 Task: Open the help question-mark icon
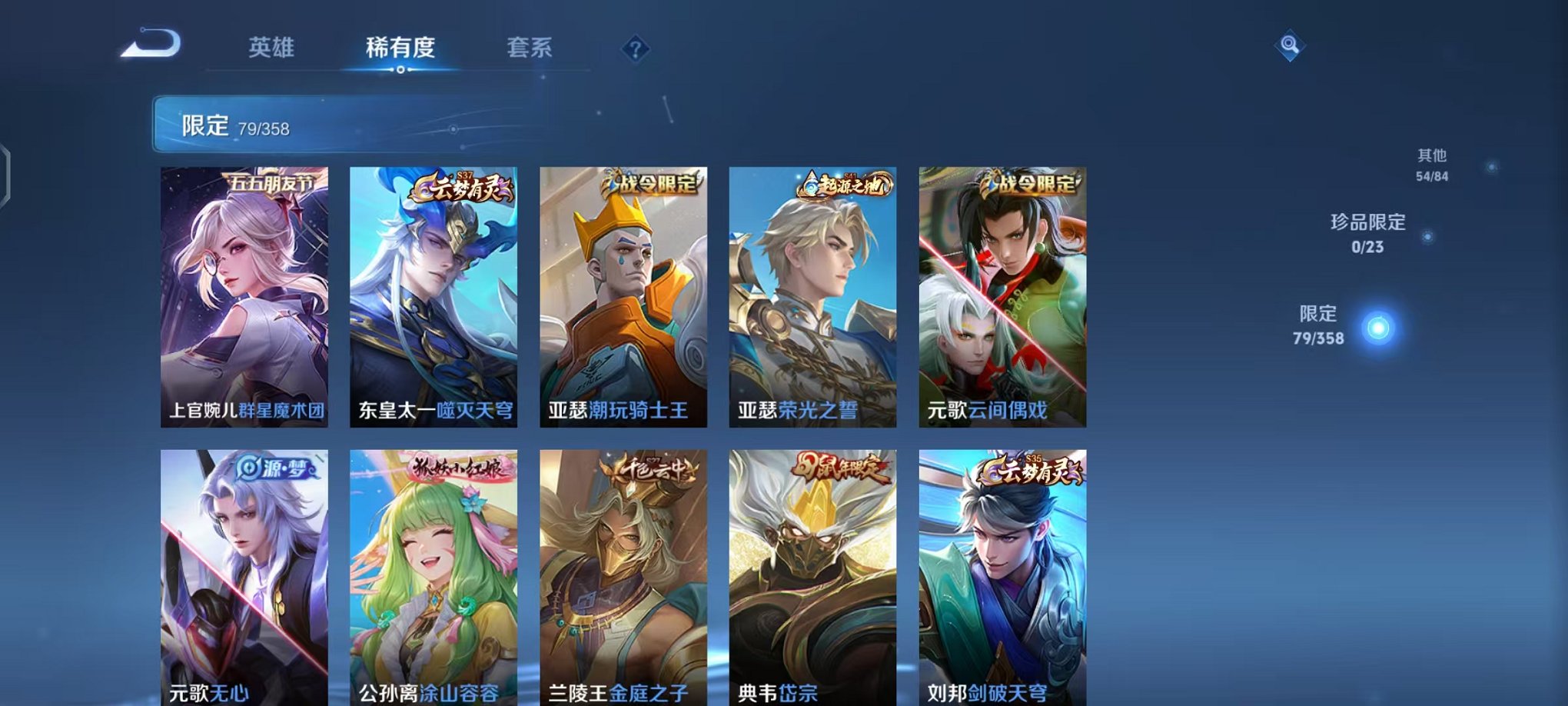click(x=633, y=49)
